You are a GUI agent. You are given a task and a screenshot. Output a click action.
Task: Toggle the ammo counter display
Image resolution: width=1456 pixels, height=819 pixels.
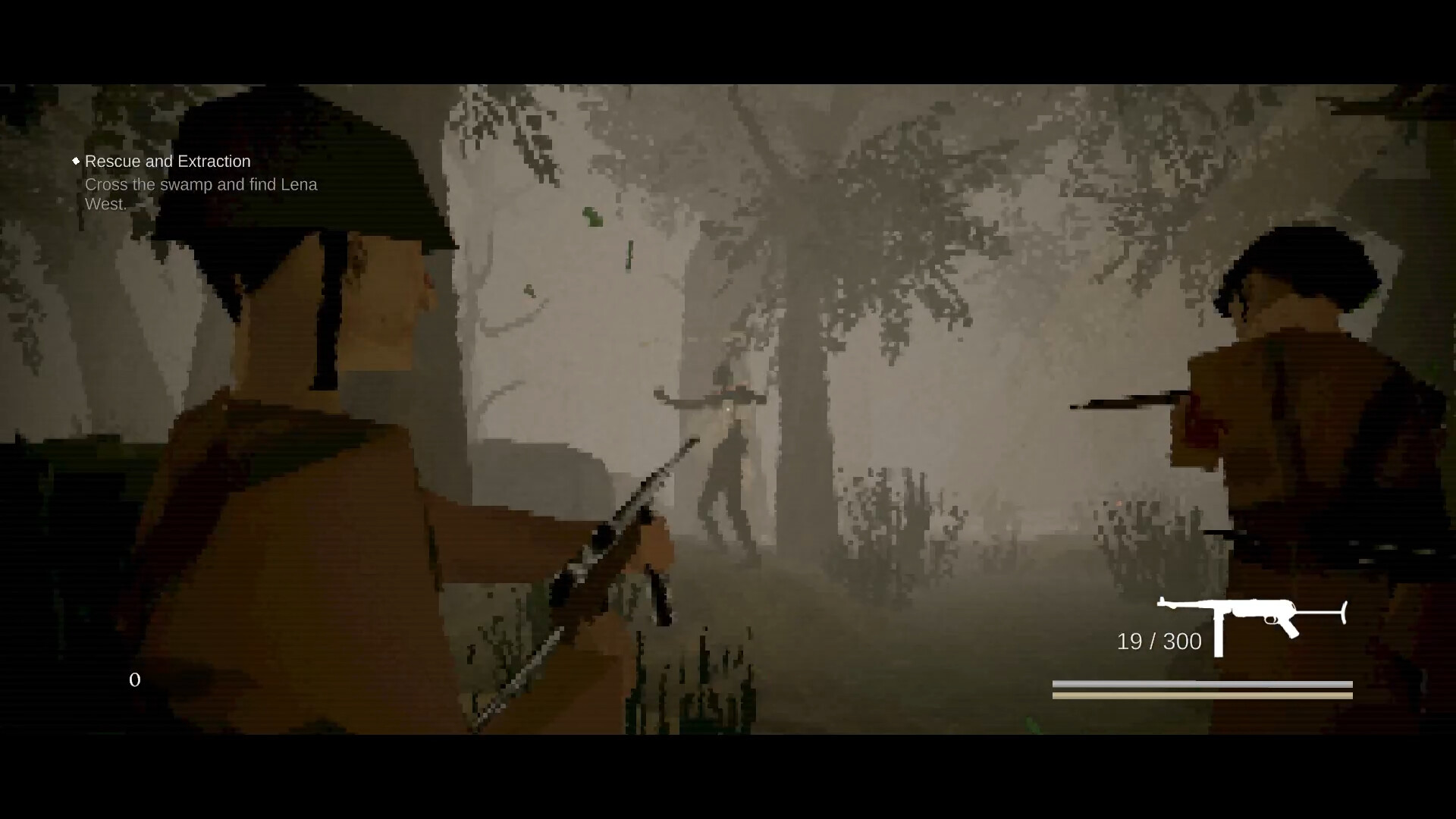pyautogui.click(x=1158, y=641)
